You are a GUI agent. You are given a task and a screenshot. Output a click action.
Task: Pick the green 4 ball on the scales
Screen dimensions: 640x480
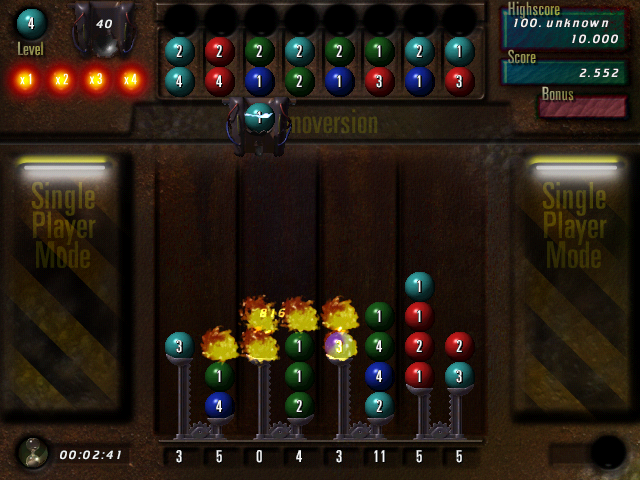click(379, 346)
